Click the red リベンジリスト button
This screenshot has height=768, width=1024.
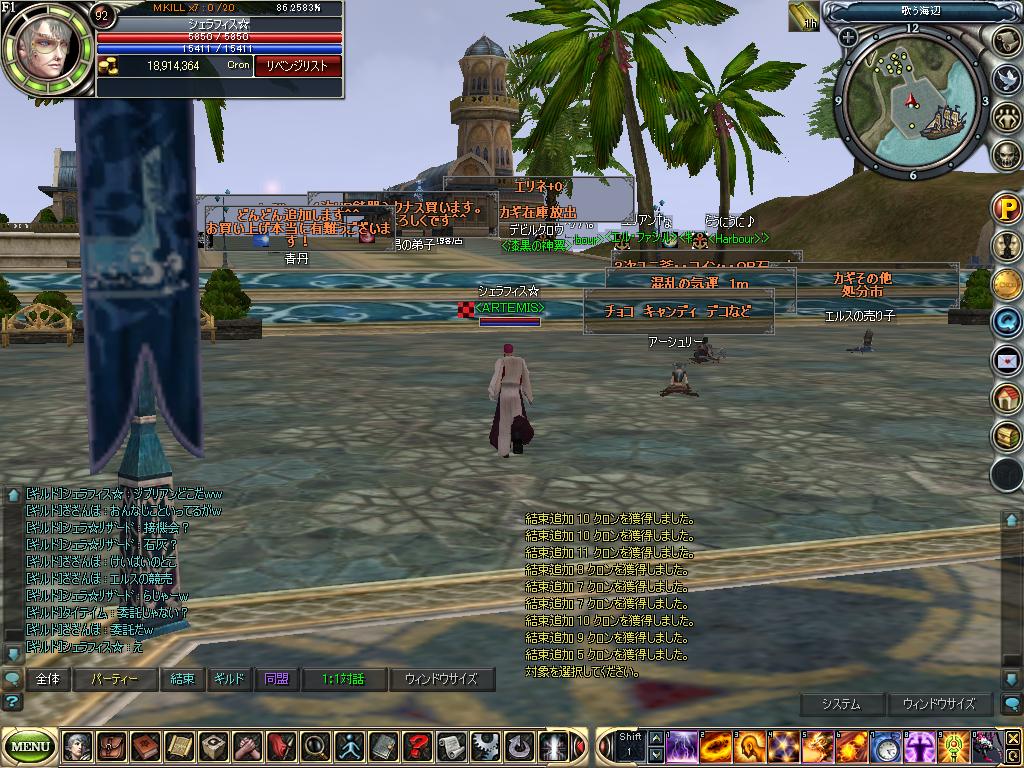pos(298,66)
